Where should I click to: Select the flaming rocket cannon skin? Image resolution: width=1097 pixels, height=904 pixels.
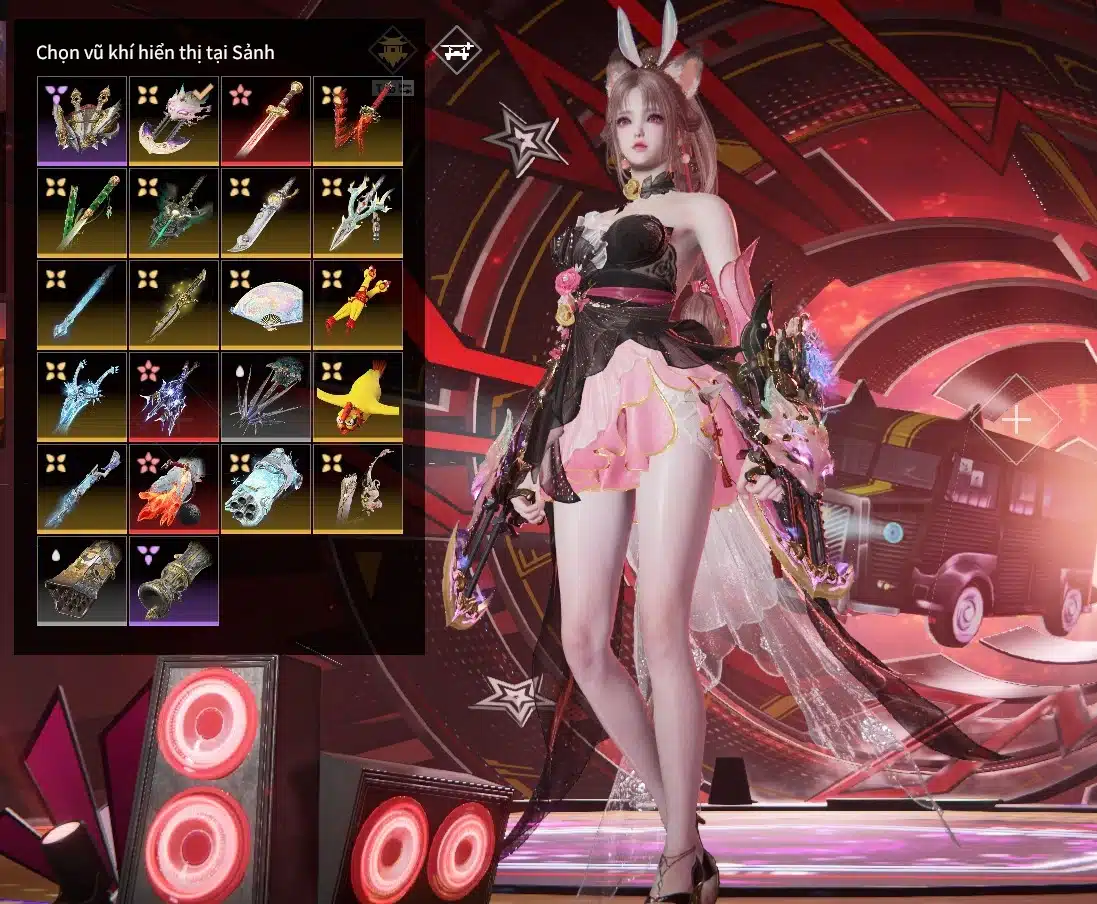174,488
